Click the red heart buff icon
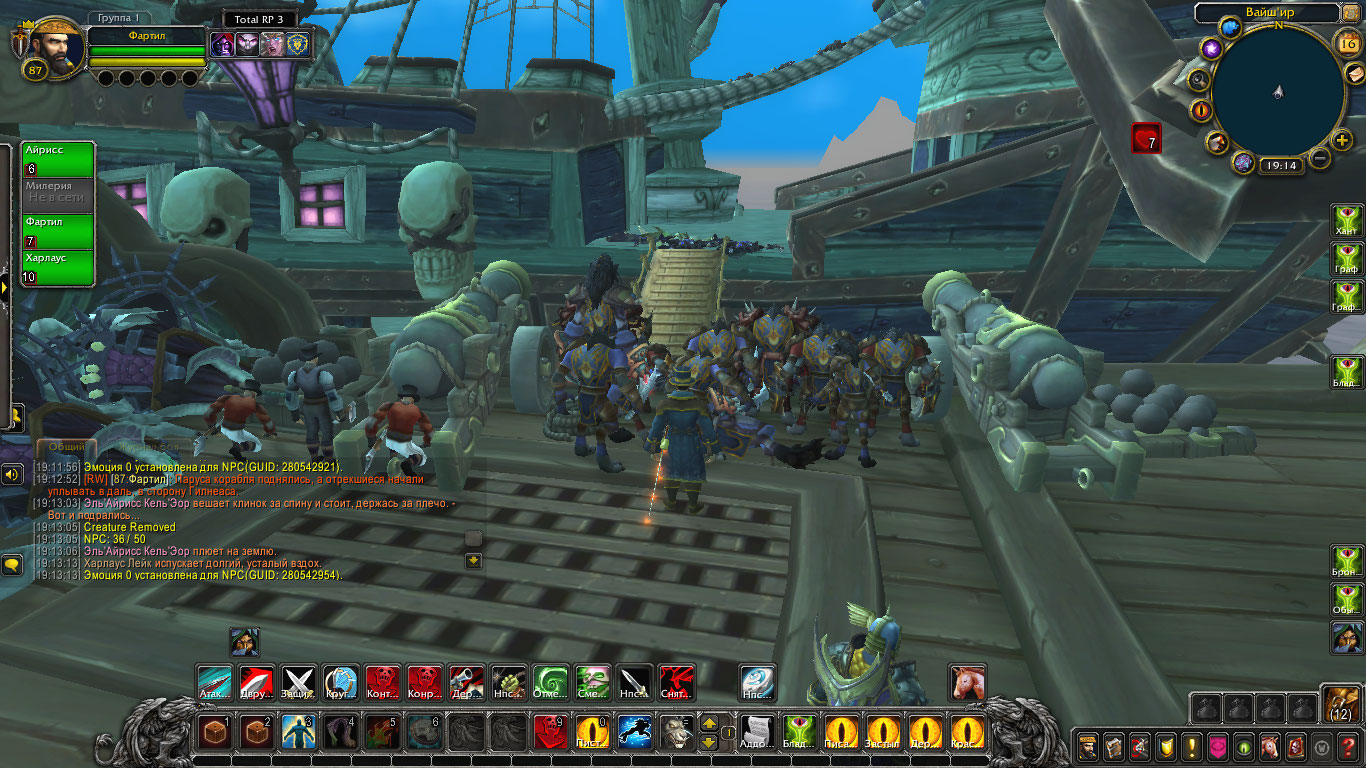This screenshot has height=768, width=1366. click(1146, 138)
